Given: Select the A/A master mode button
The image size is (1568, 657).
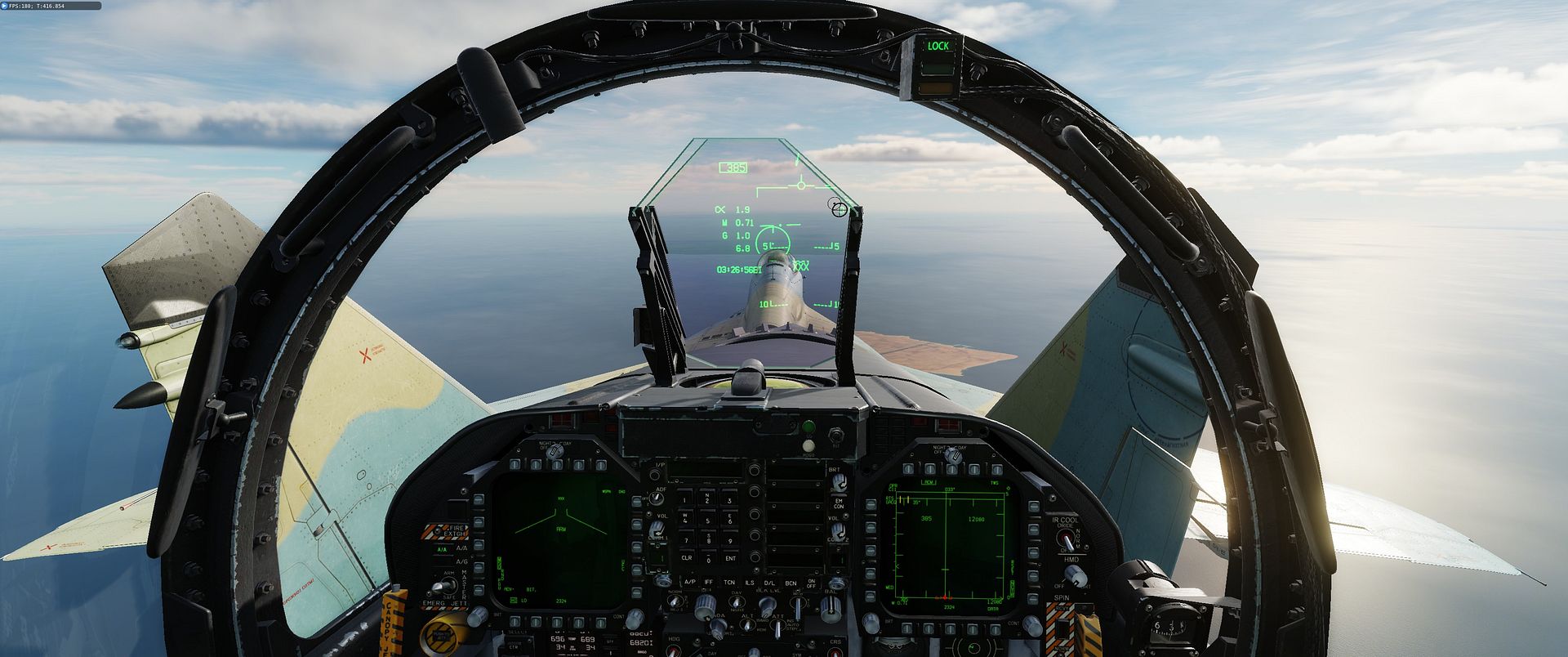Looking at the screenshot, I should [442, 550].
